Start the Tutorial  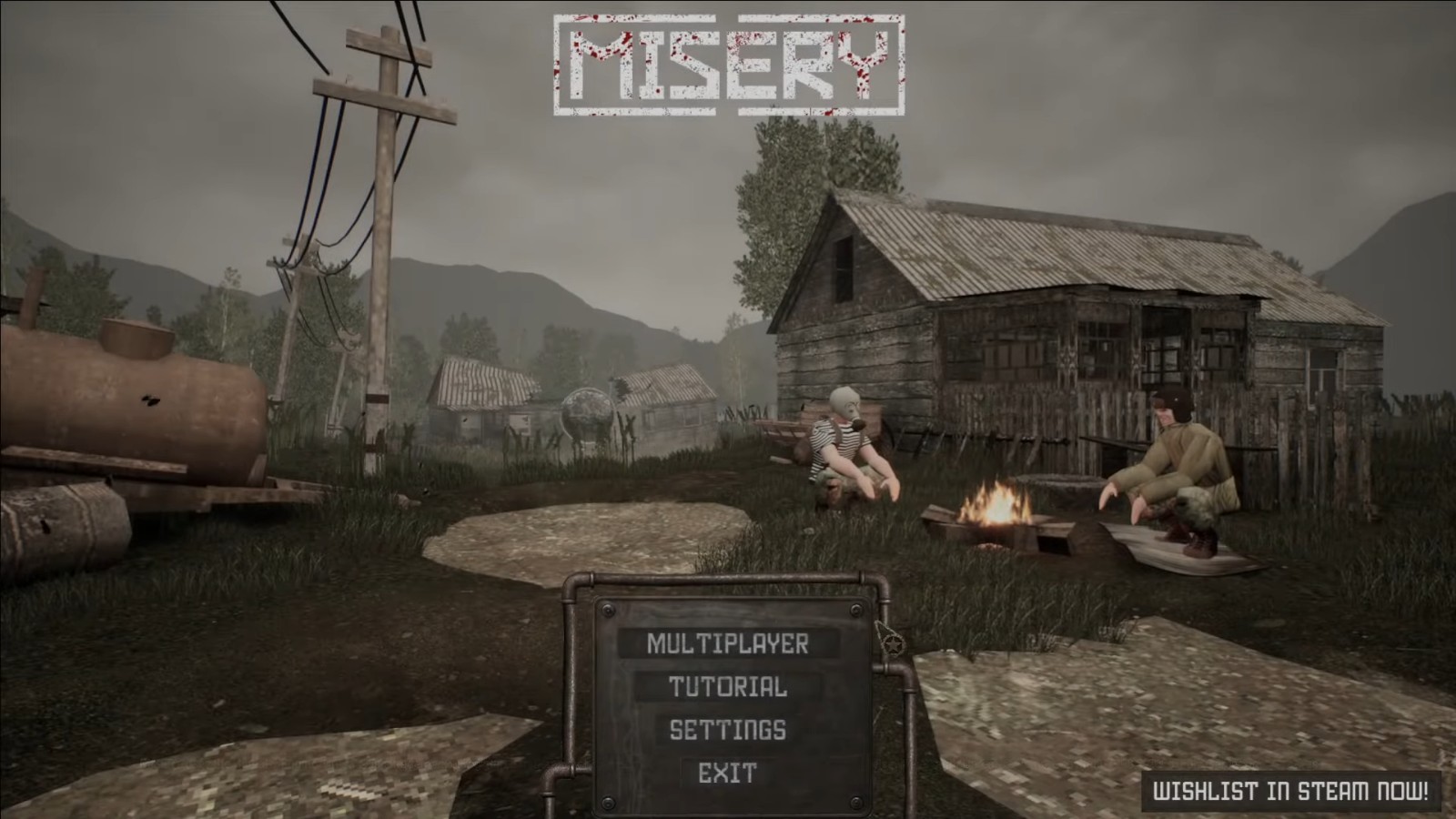tap(727, 687)
